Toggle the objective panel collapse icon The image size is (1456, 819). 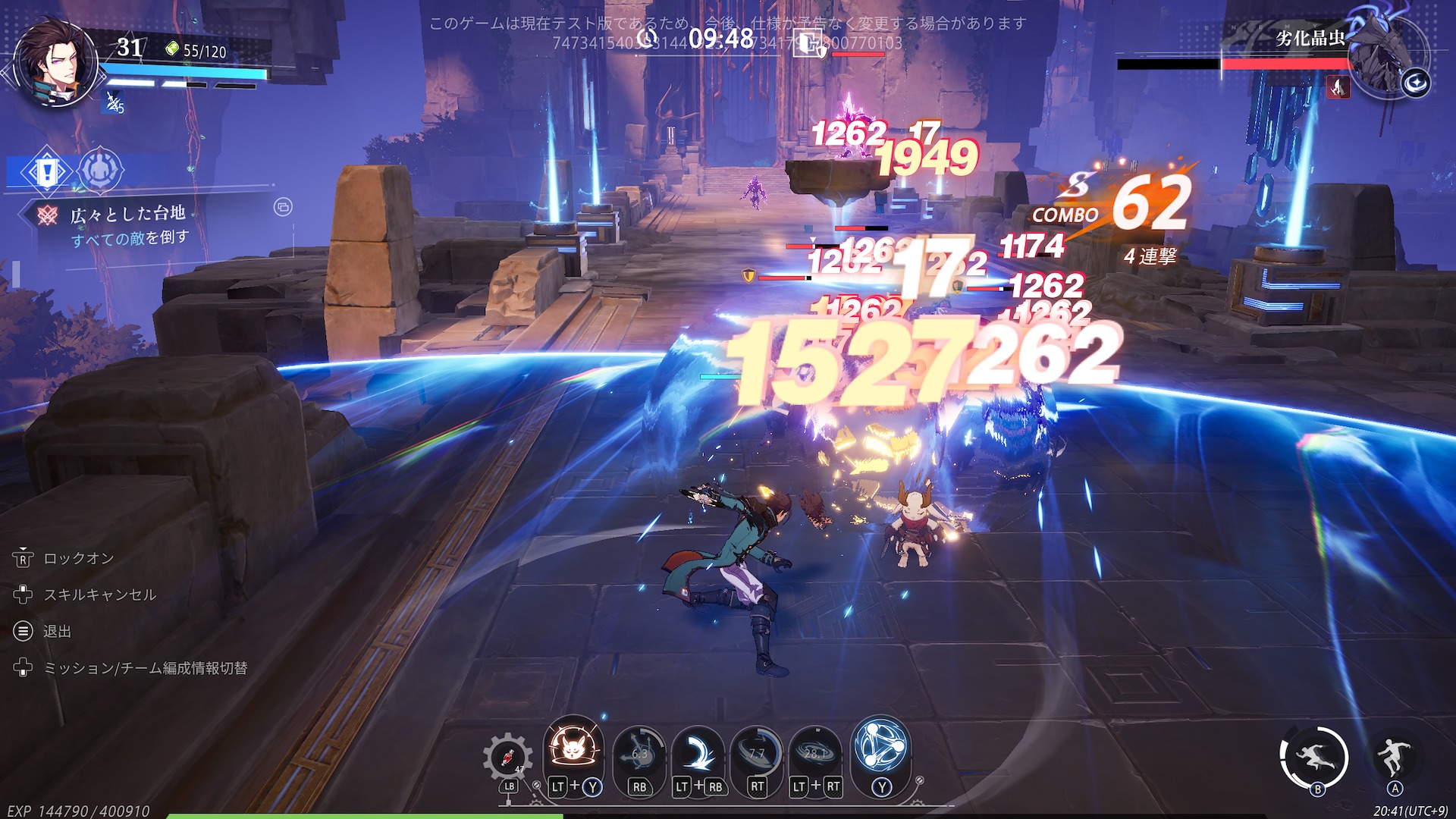tap(283, 207)
